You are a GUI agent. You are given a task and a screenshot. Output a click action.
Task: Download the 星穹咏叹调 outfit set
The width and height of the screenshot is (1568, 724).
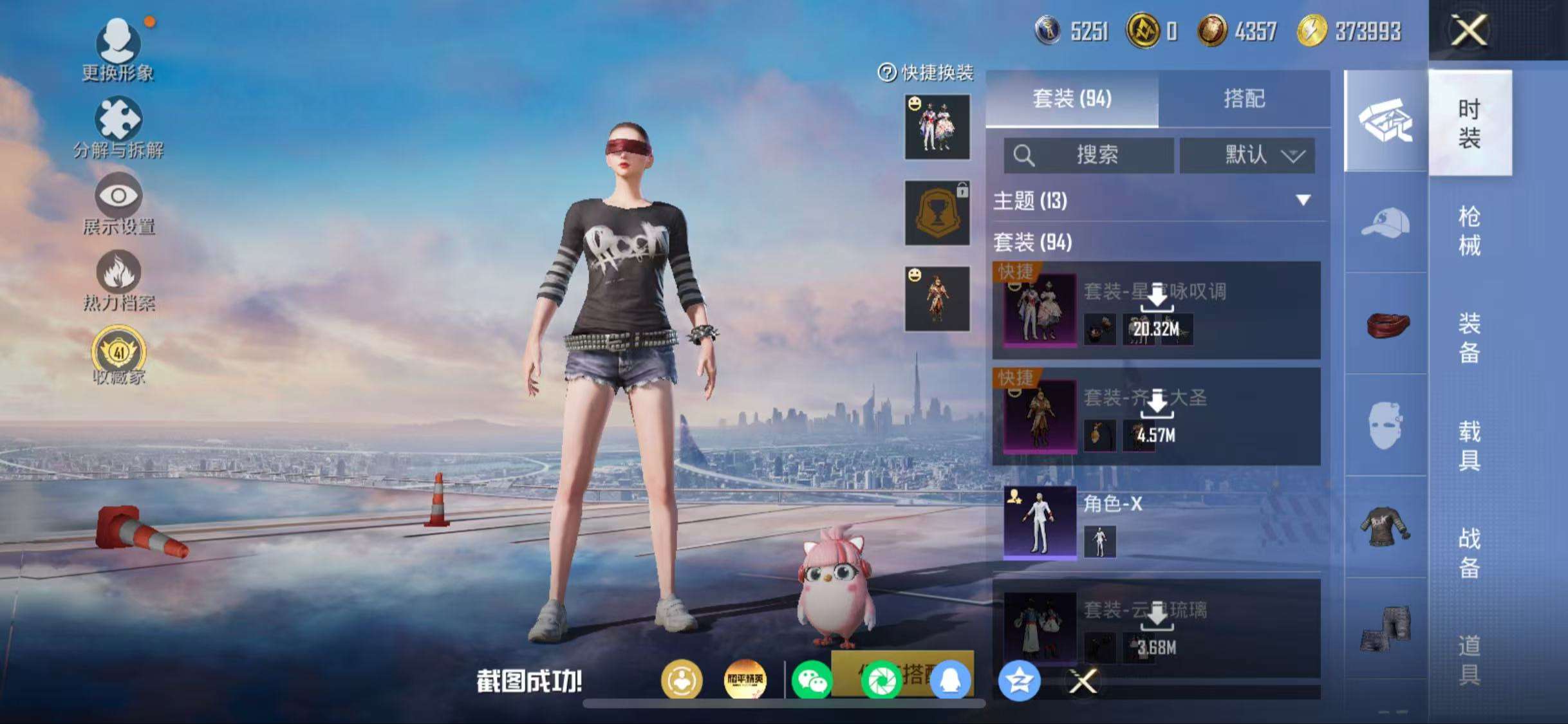click(1157, 298)
